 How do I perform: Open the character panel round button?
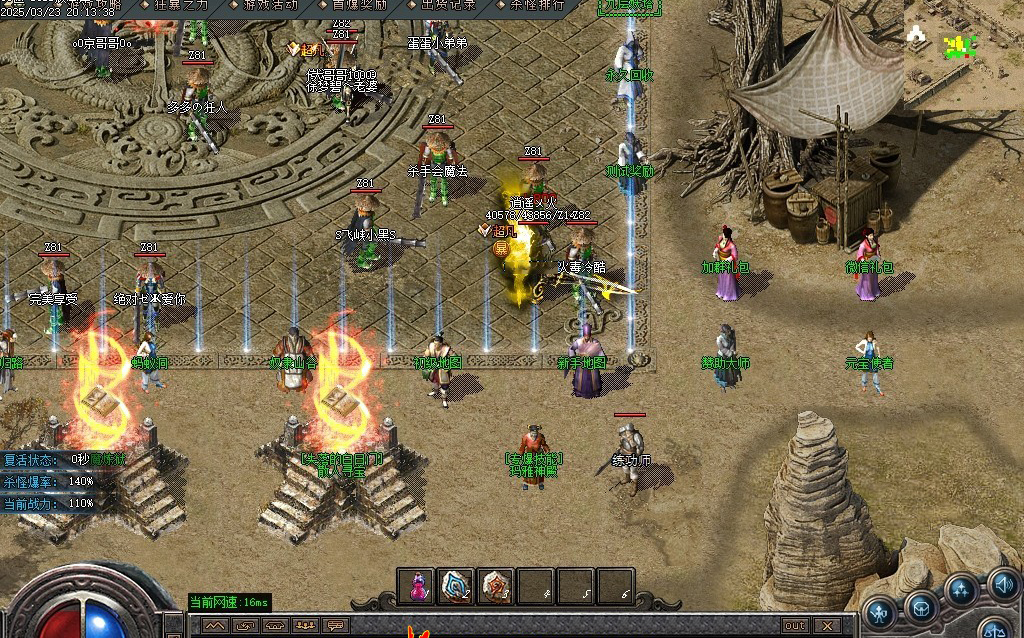(x=881, y=611)
